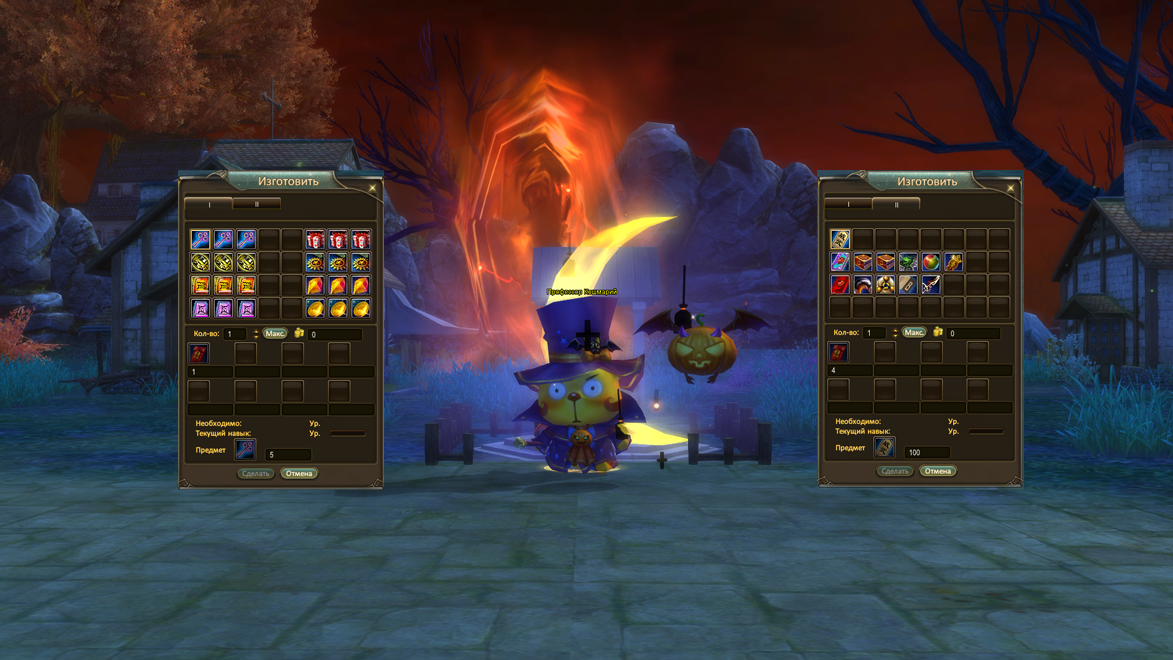
Task: Choose the green monster recipe icon
Action: pos(908,262)
